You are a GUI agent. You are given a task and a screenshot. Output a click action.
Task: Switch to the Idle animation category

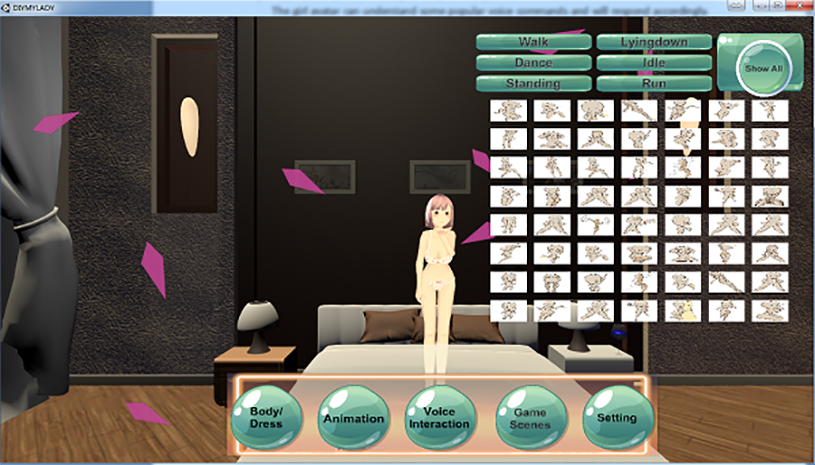(654, 62)
